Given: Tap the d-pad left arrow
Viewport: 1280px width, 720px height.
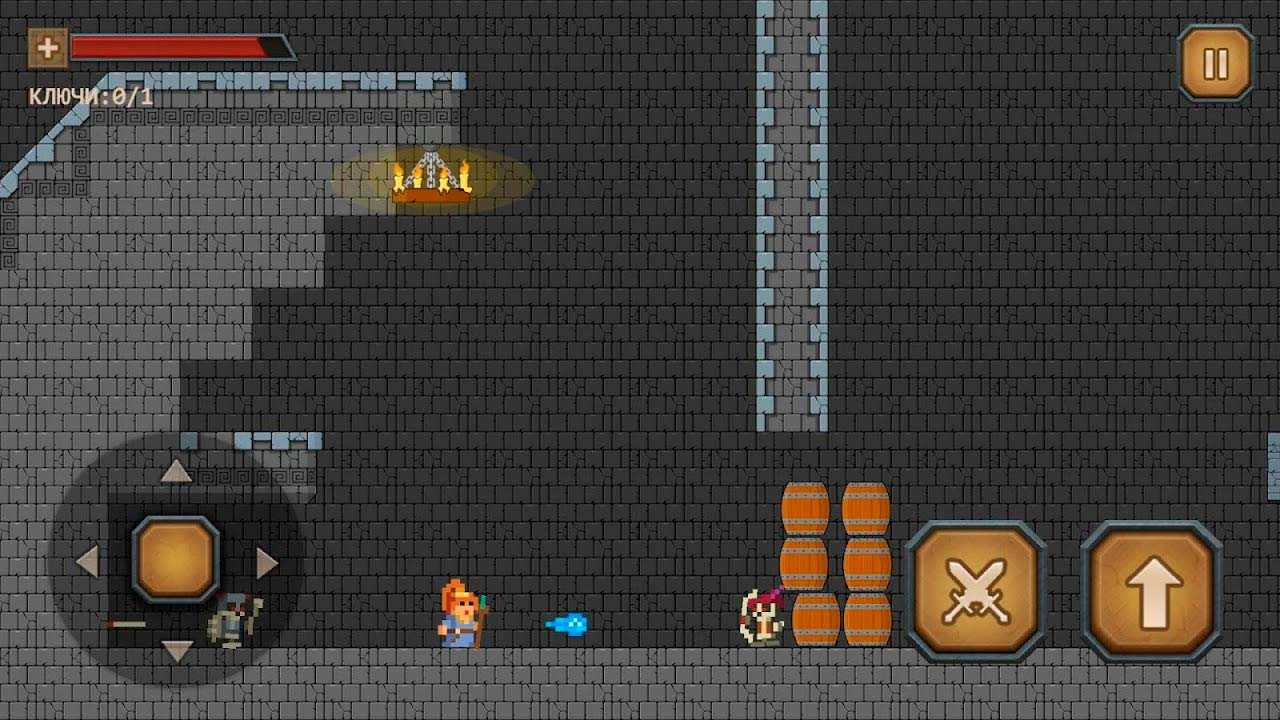Looking at the screenshot, I should [88, 562].
